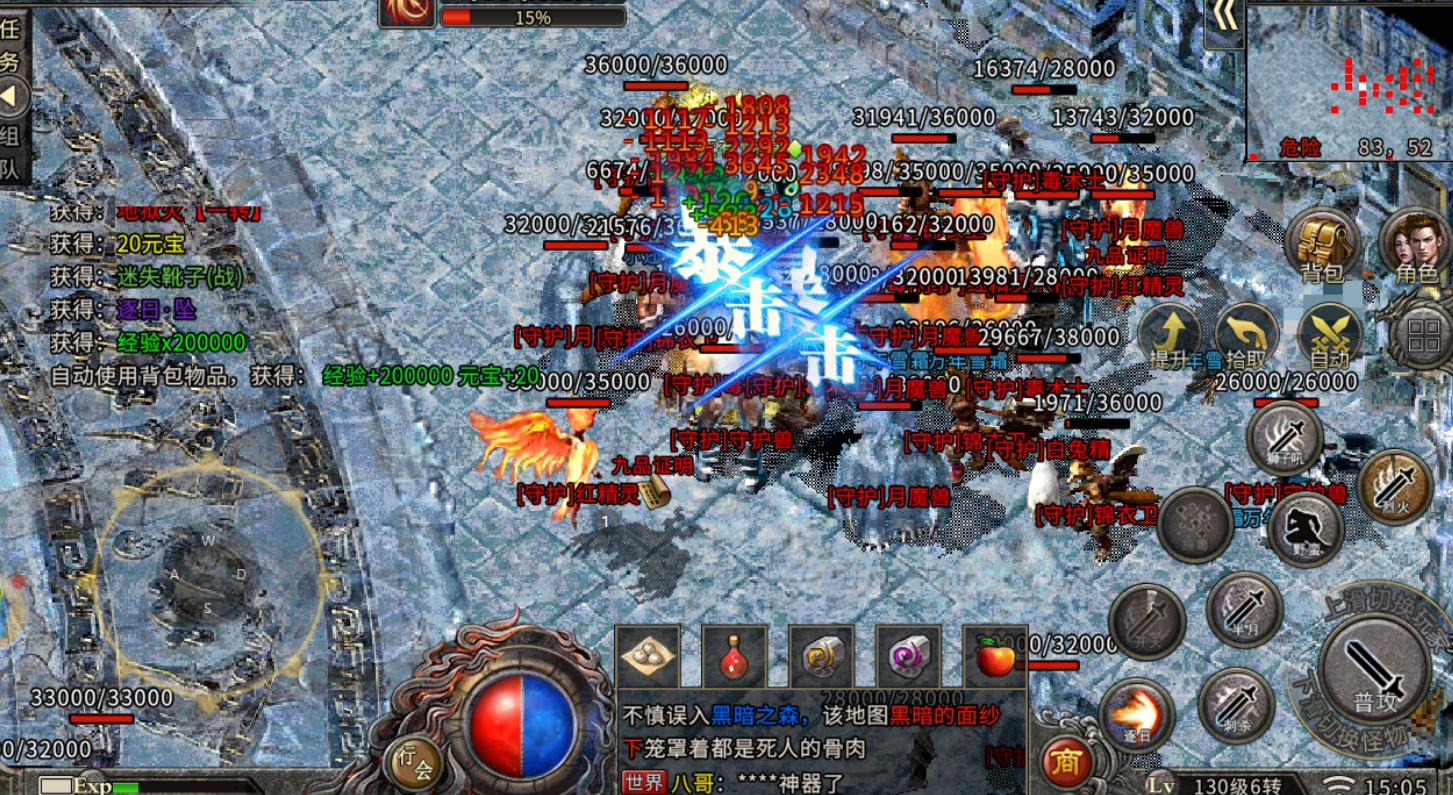This screenshot has width=1453, height=795.
Task: Use the 刺杀 thrust skill
Action: pos(1236,705)
